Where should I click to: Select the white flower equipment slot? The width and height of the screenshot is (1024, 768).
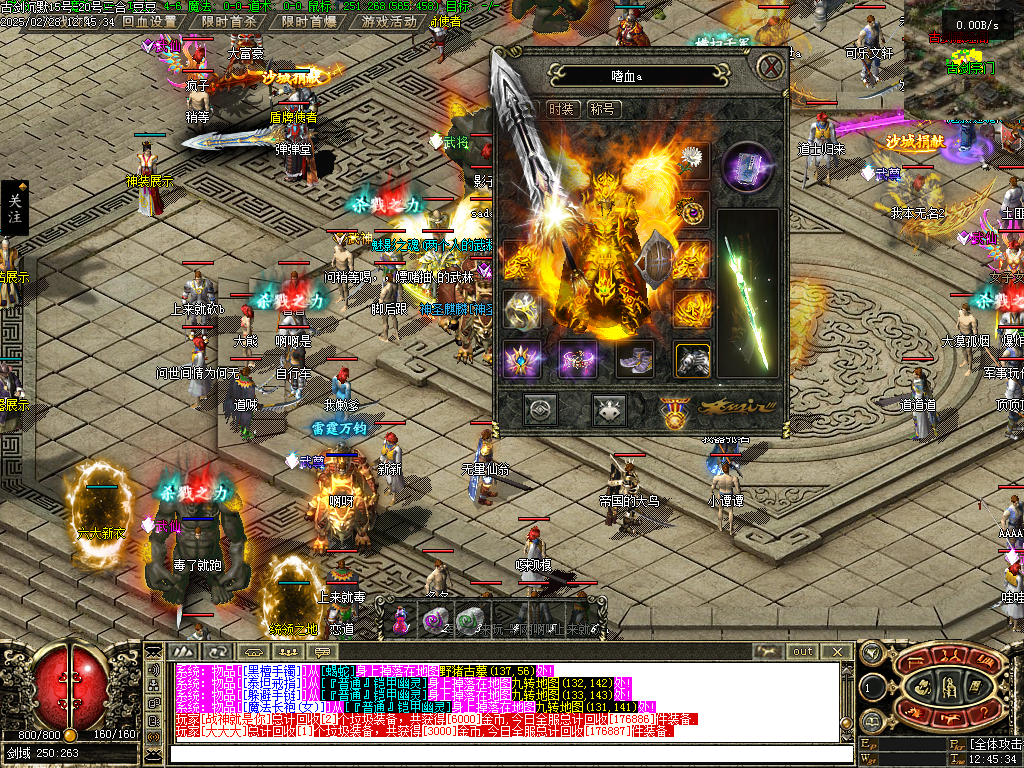(692, 160)
